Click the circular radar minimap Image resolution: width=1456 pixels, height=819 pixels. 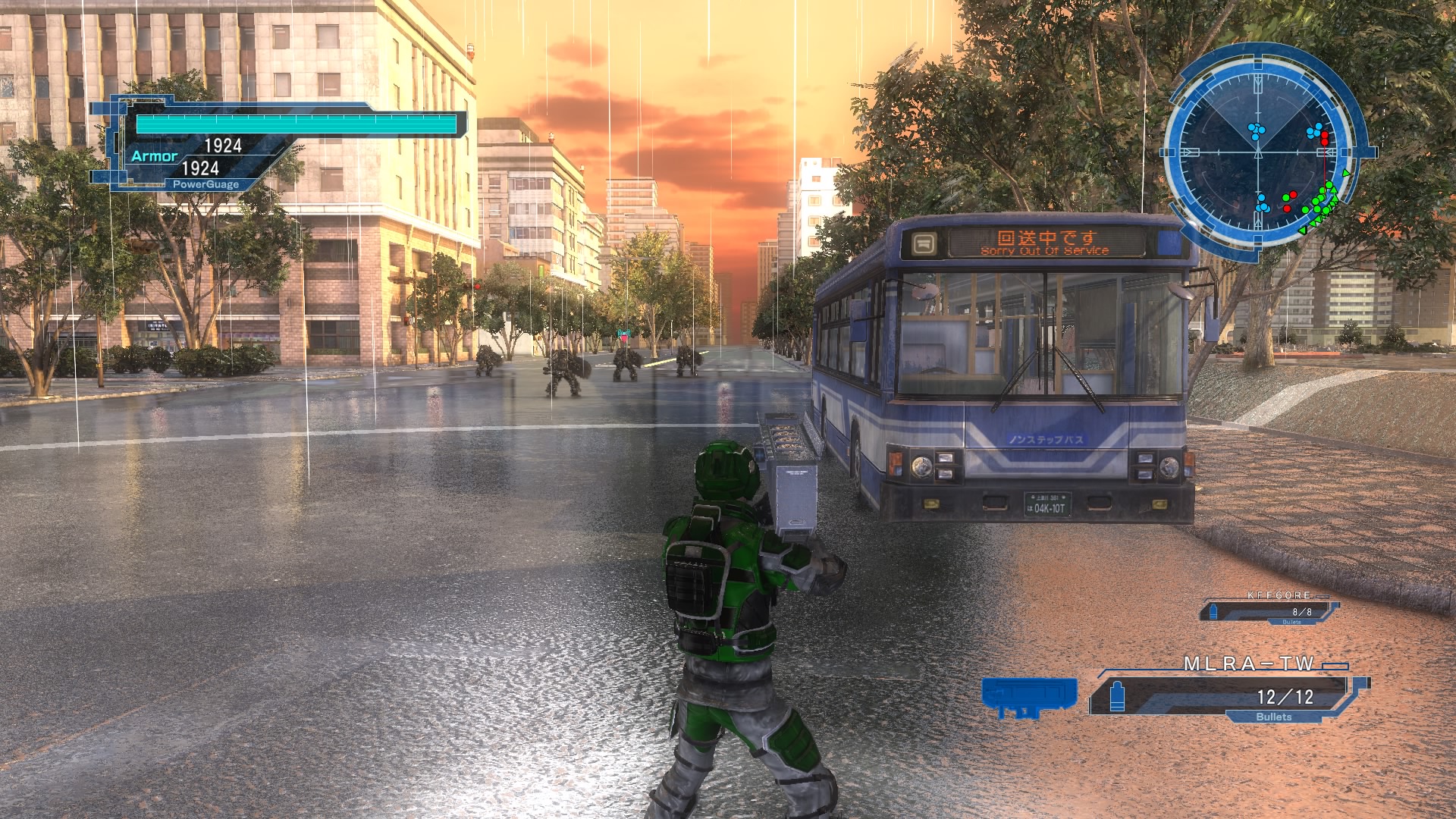coord(1259,152)
